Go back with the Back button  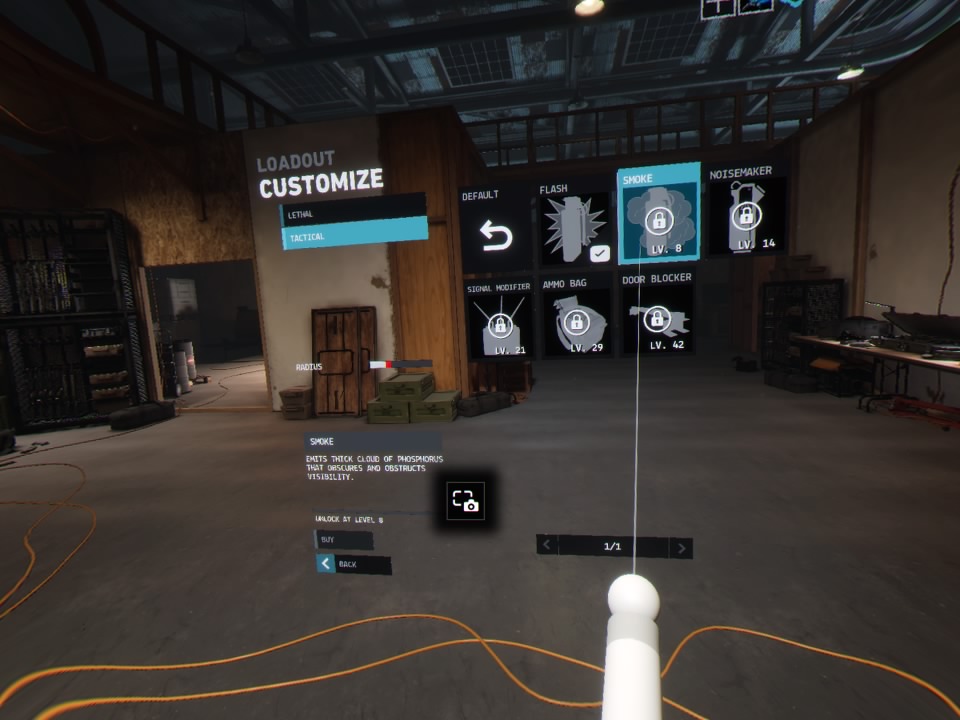click(353, 564)
